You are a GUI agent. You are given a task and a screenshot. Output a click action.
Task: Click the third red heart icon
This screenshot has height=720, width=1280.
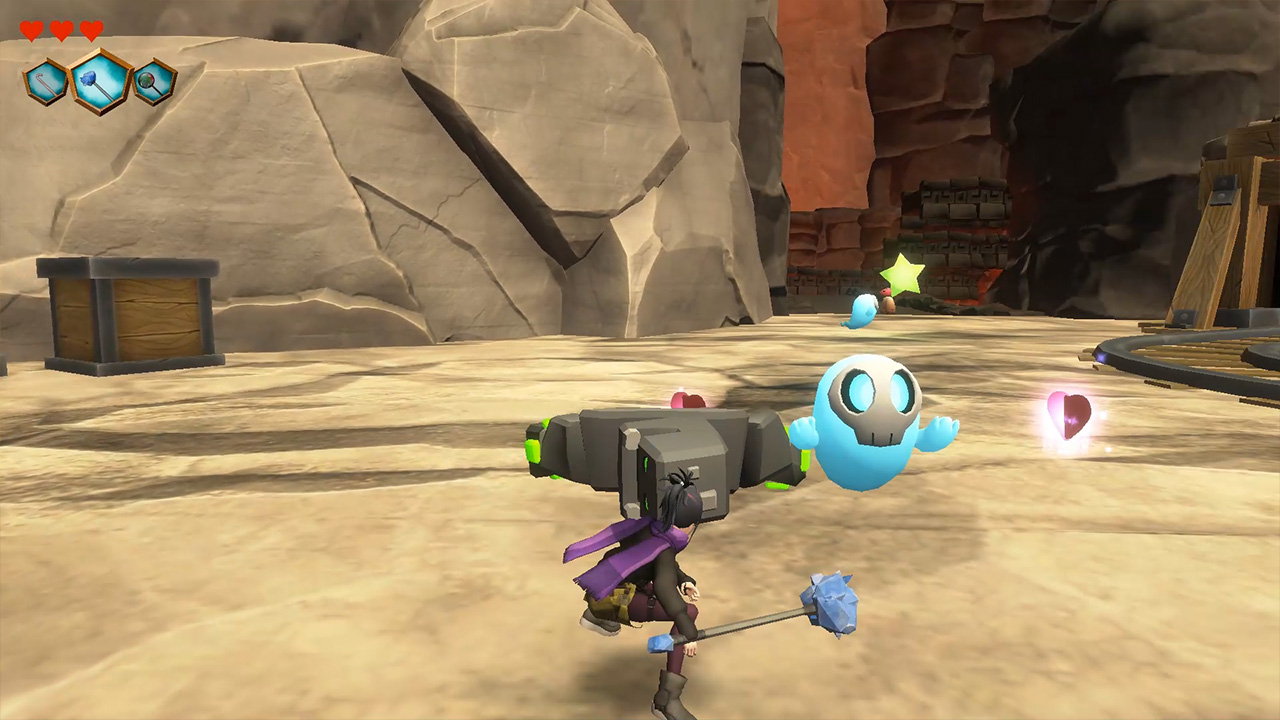(90, 29)
